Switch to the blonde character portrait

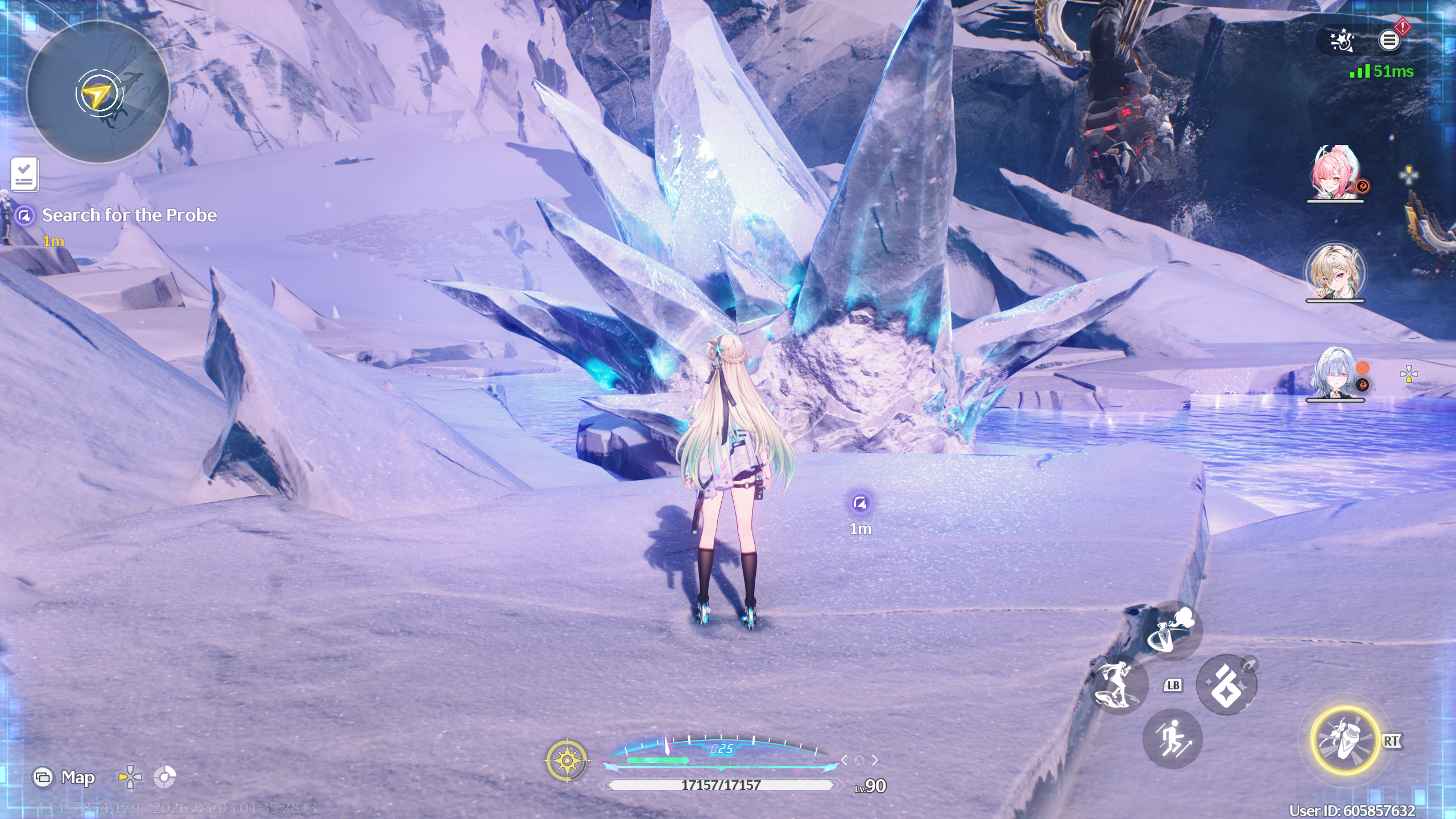click(x=1334, y=272)
